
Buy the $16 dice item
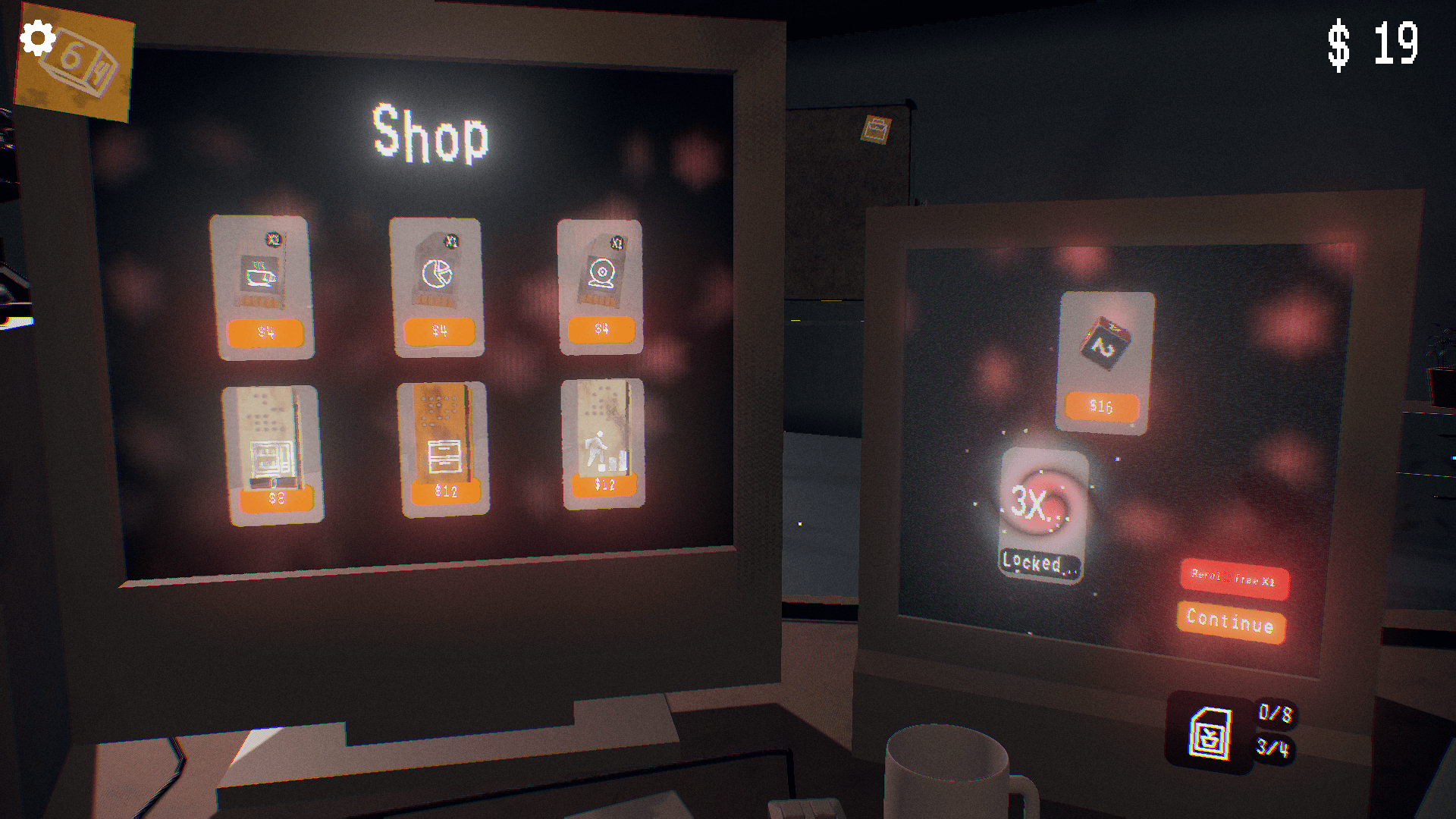[1101, 406]
